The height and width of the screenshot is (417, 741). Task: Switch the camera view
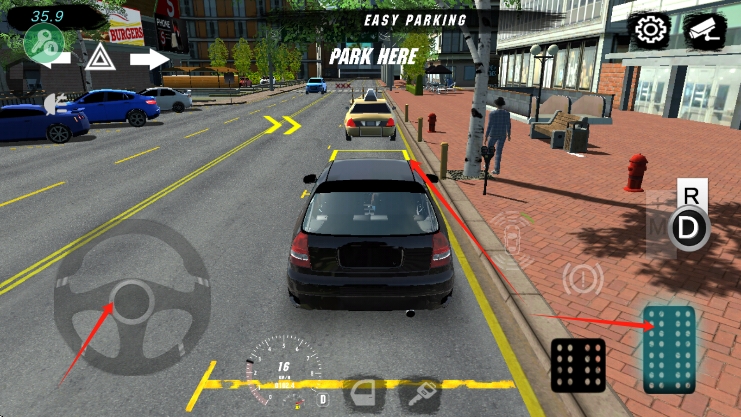pos(704,31)
